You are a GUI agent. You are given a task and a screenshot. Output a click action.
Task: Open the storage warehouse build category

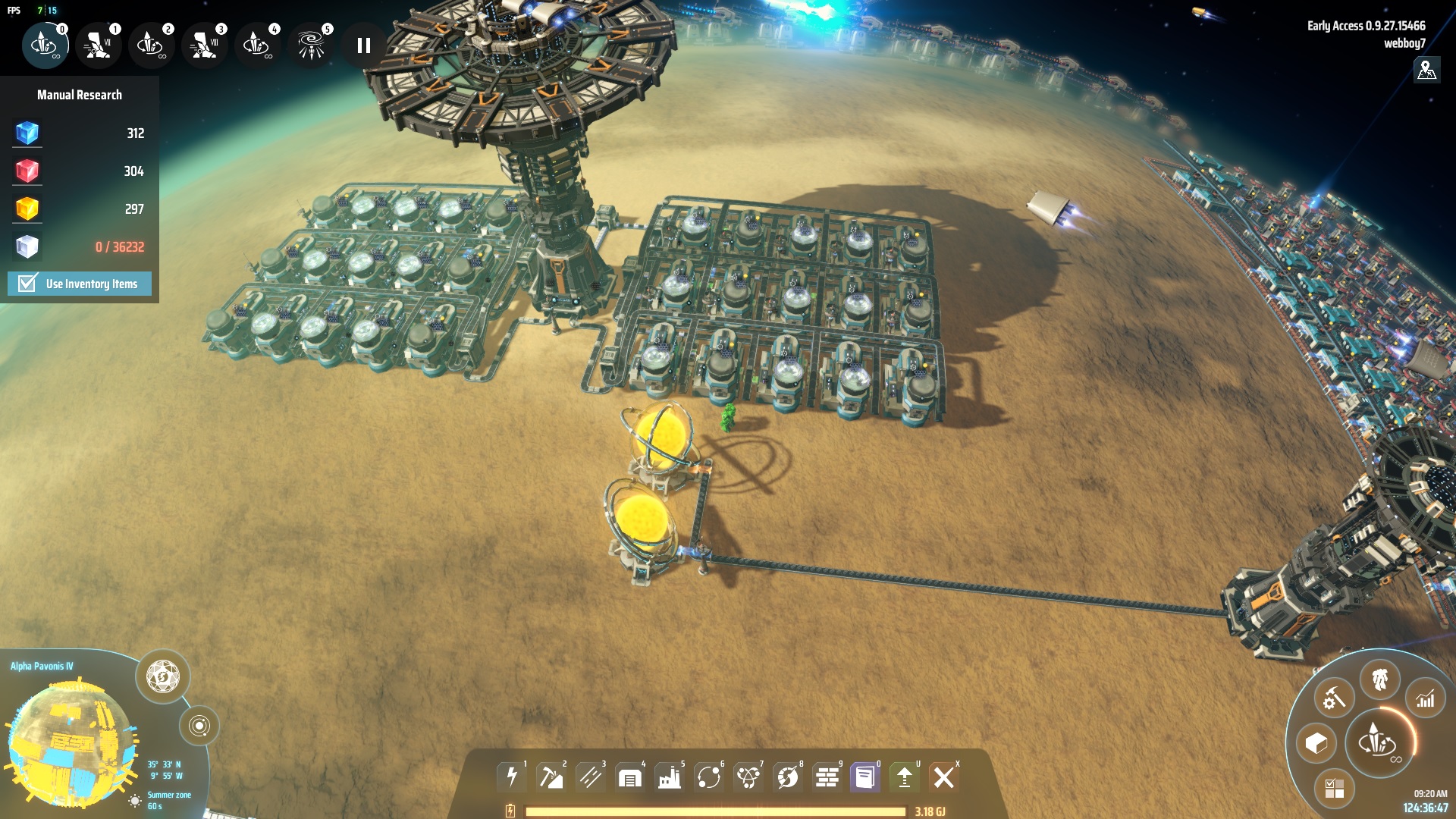click(630, 777)
